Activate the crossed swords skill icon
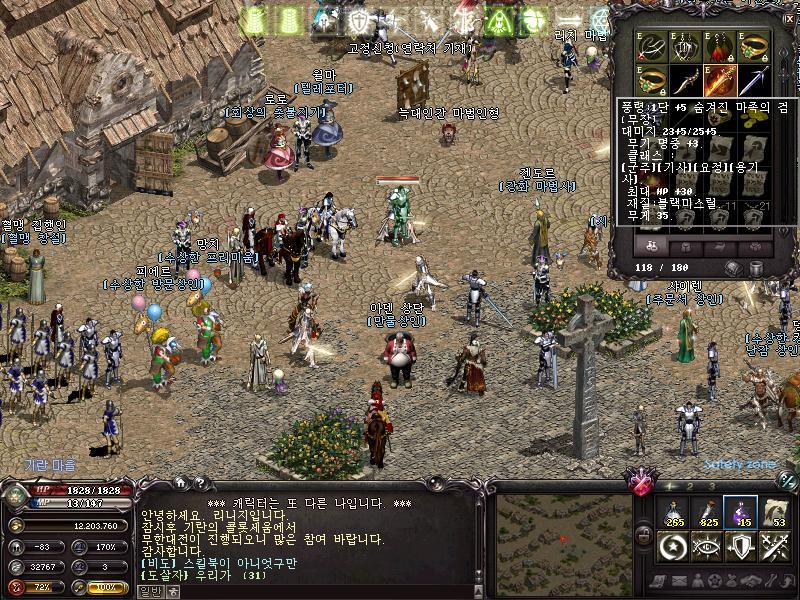 pos(774,546)
